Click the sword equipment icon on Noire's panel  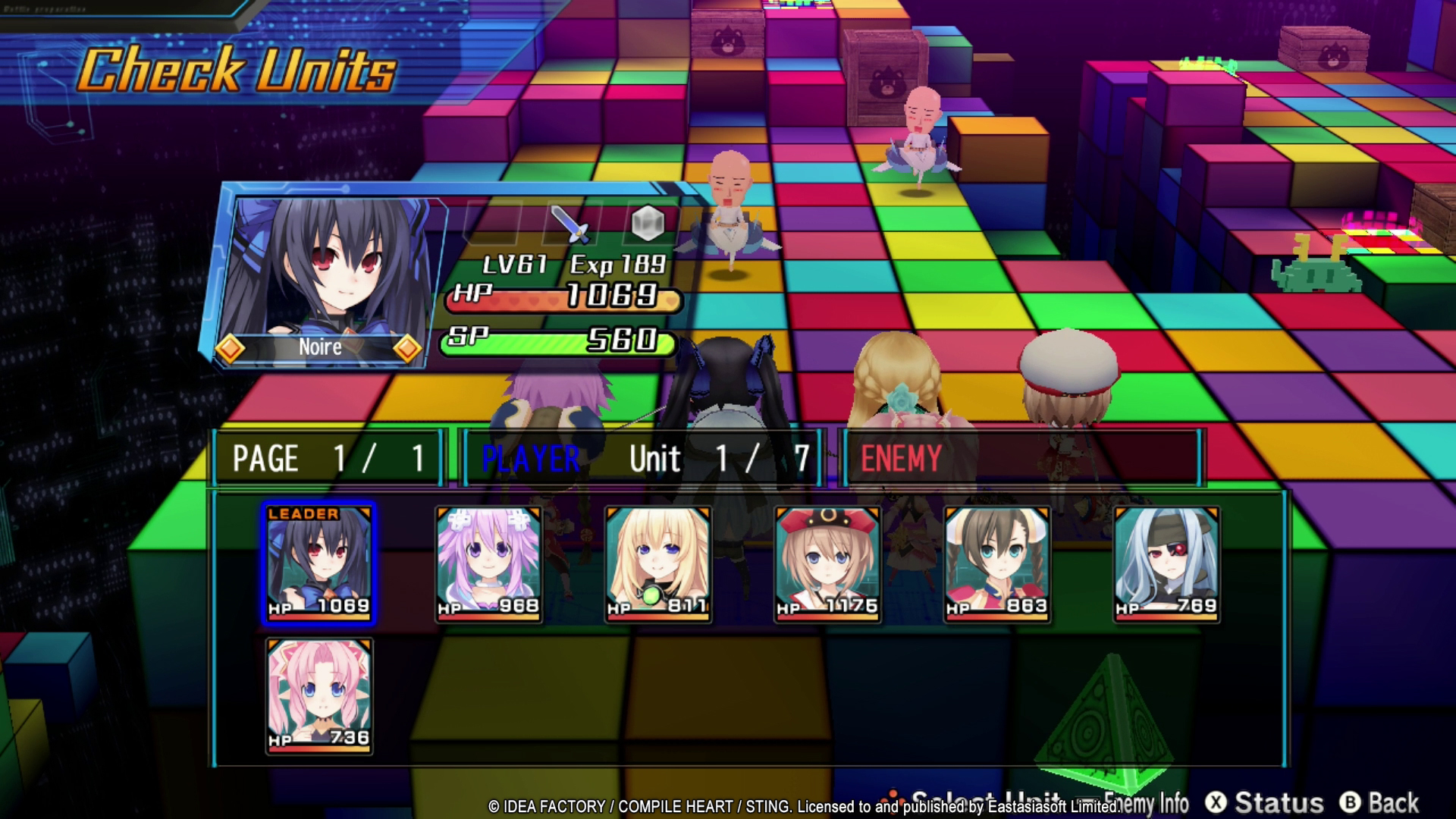[569, 223]
